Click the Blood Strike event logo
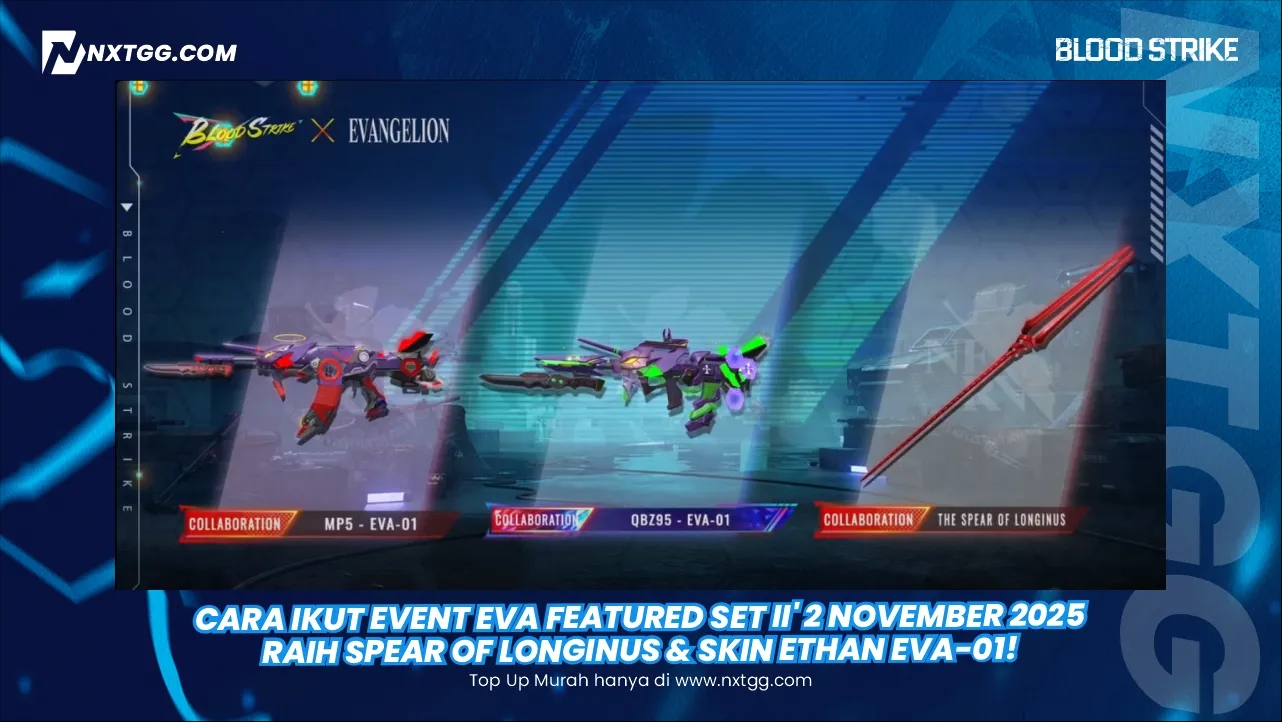This screenshot has width=1282, height=722. coord(239,130)
